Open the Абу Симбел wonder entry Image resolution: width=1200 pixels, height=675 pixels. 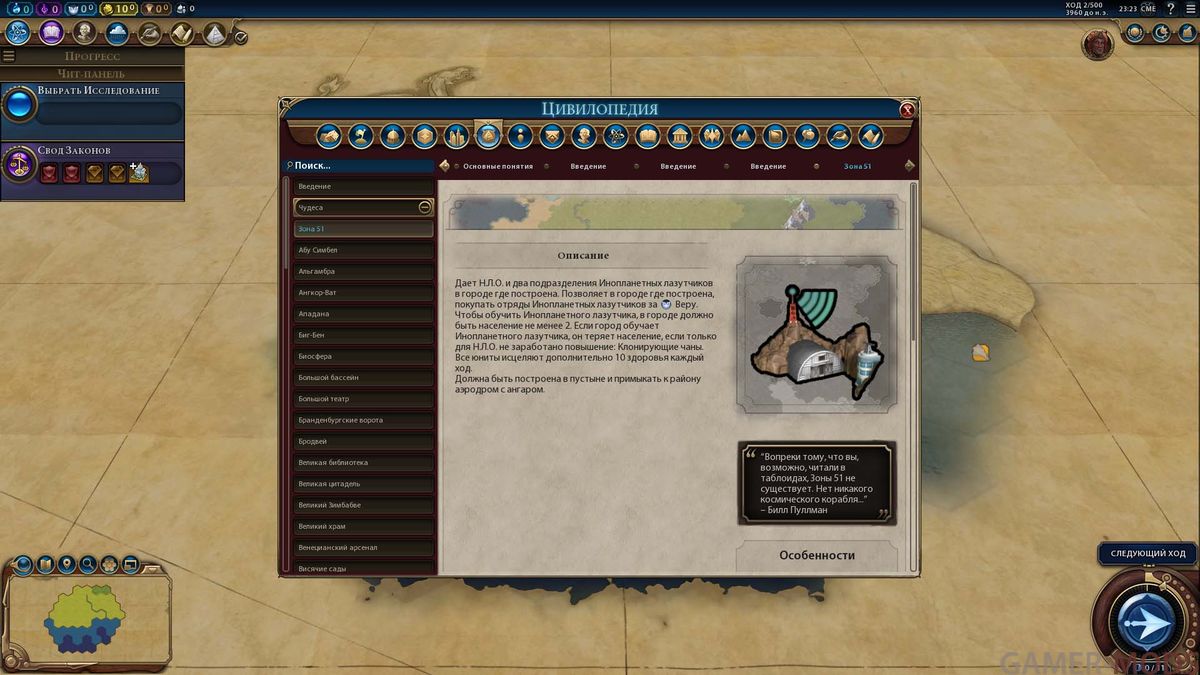click(x=364, y=250)
